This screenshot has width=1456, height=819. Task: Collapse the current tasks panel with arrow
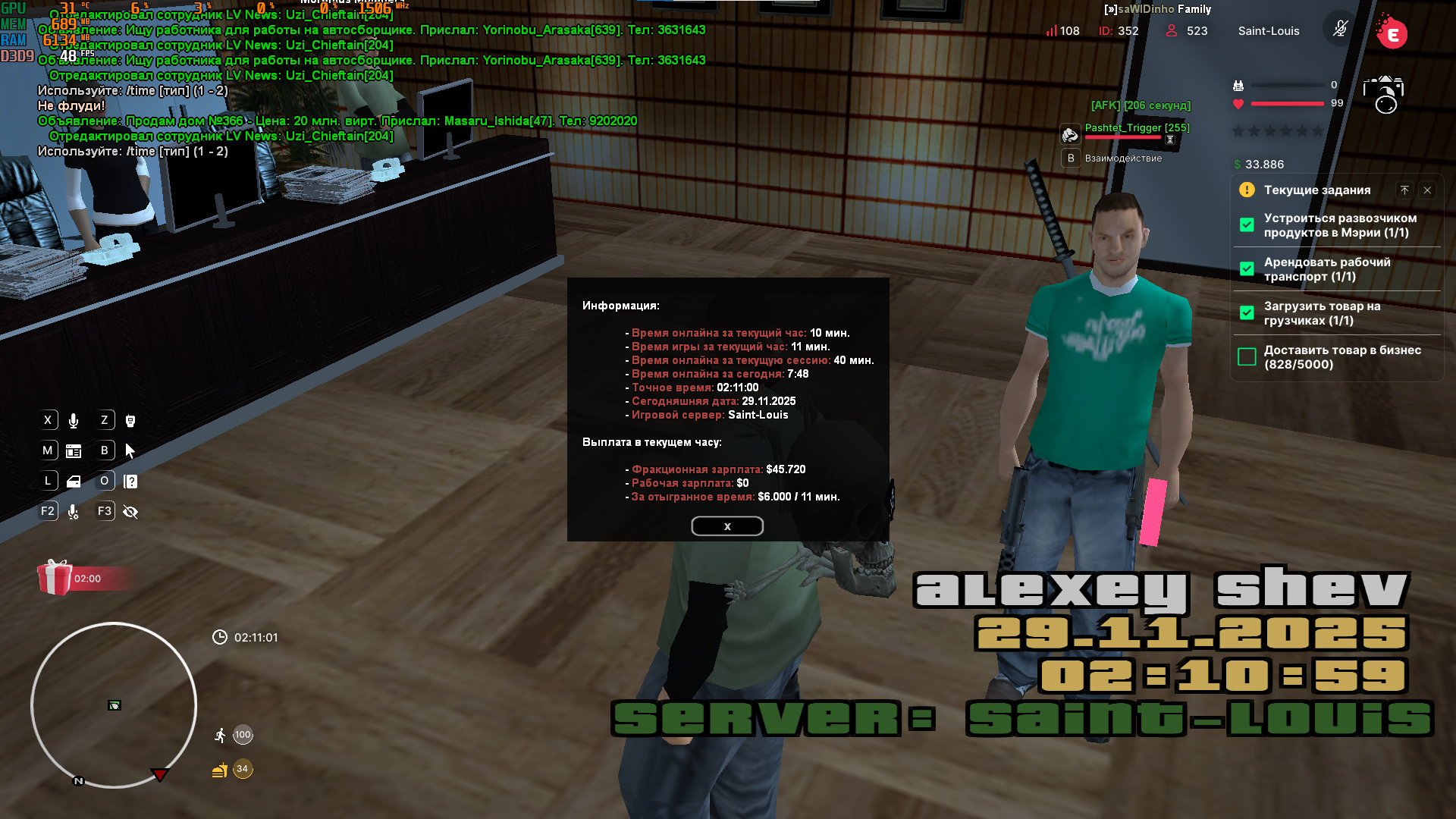[1404, 190]
